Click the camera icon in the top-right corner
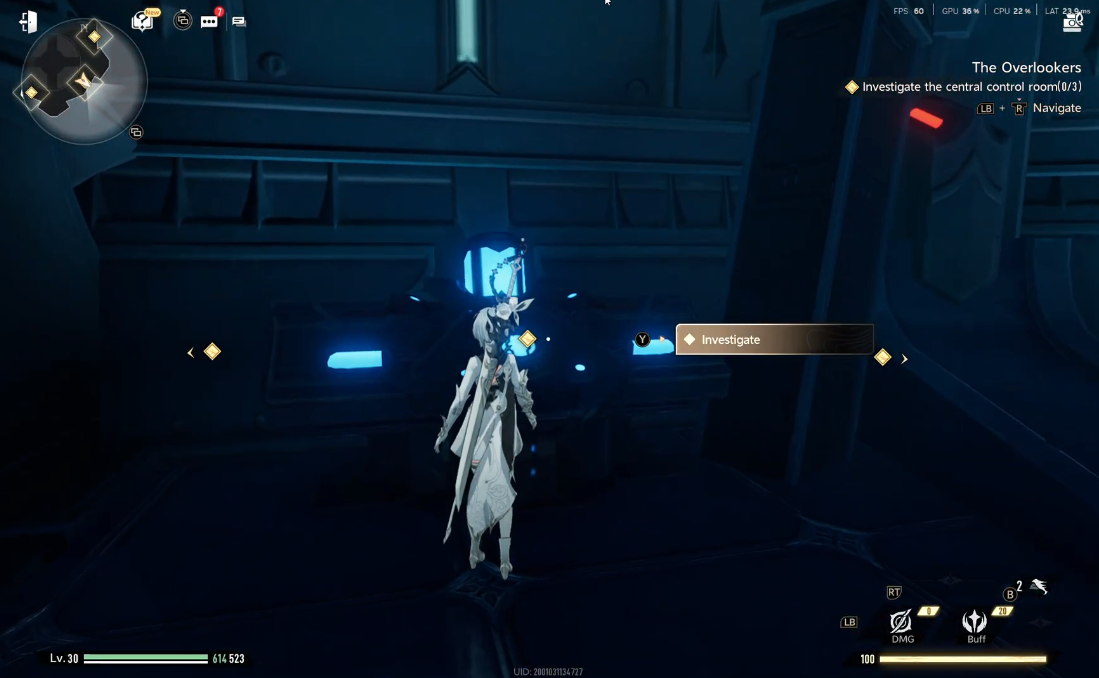This screenshot has height=678, width=1099. click(x=1073, y=20)
